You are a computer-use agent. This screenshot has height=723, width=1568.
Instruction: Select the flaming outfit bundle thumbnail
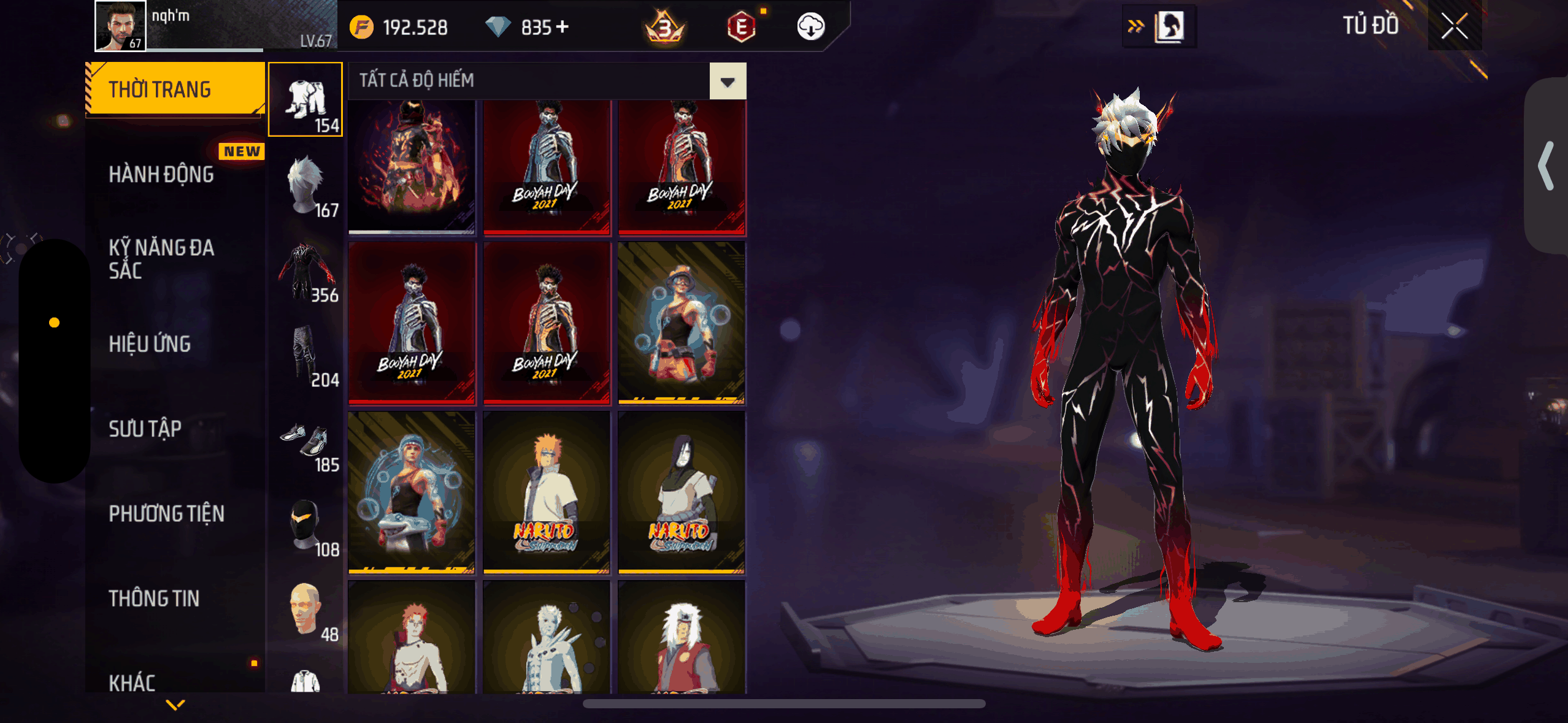coord(412,166)
